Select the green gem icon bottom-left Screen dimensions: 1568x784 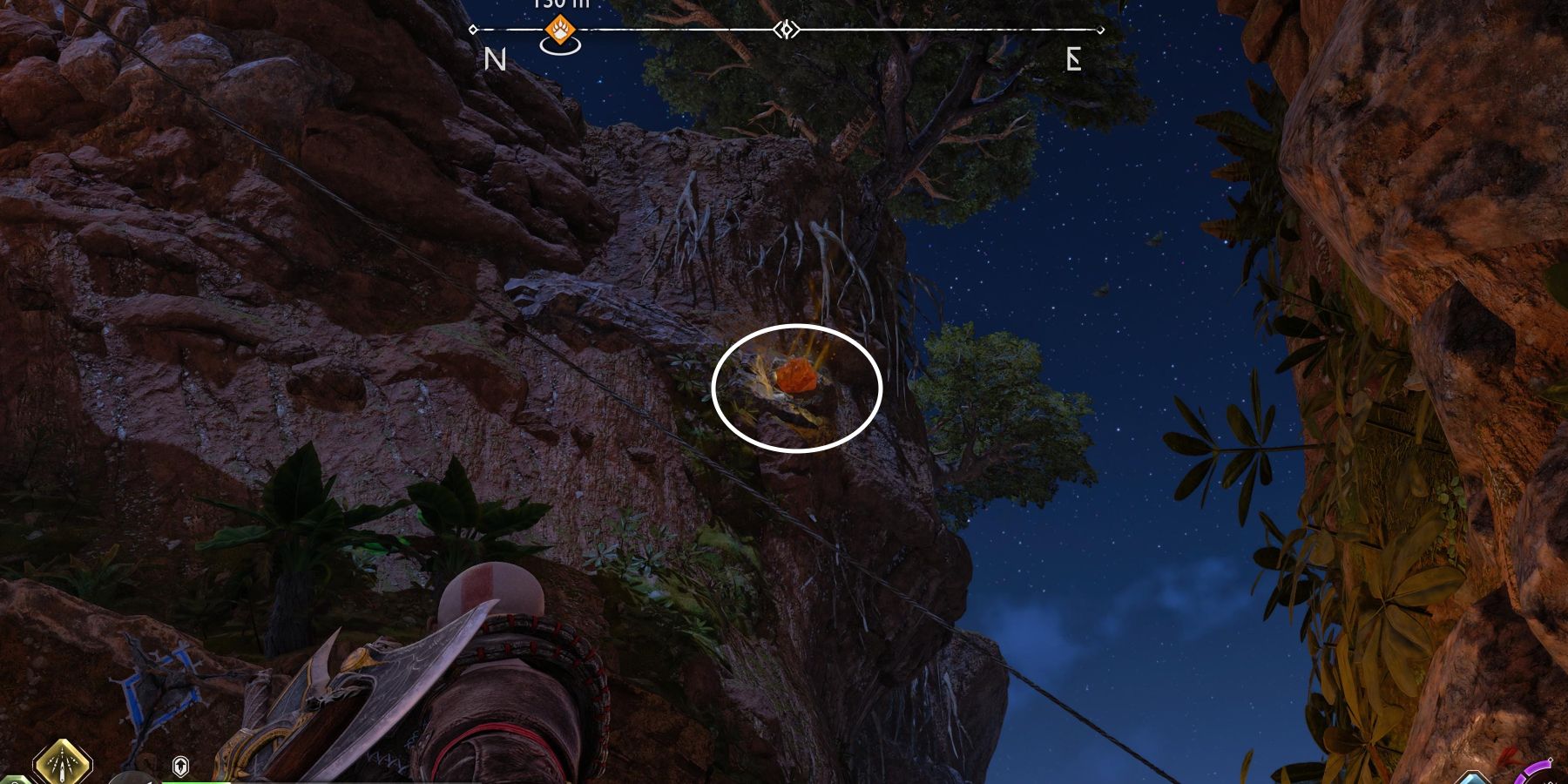click(13, 780)
